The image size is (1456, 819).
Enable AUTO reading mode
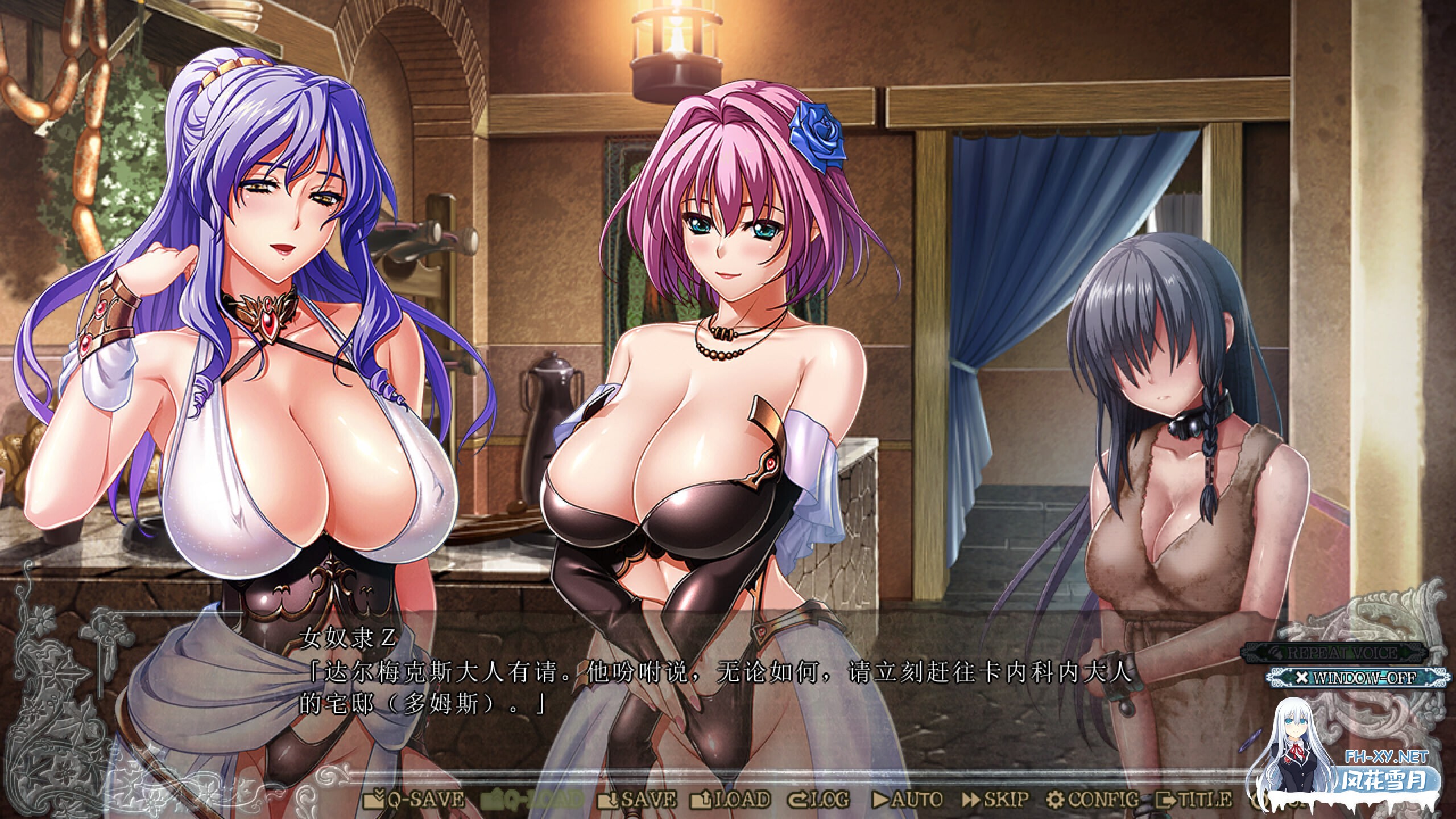click(x=915, y=801)
